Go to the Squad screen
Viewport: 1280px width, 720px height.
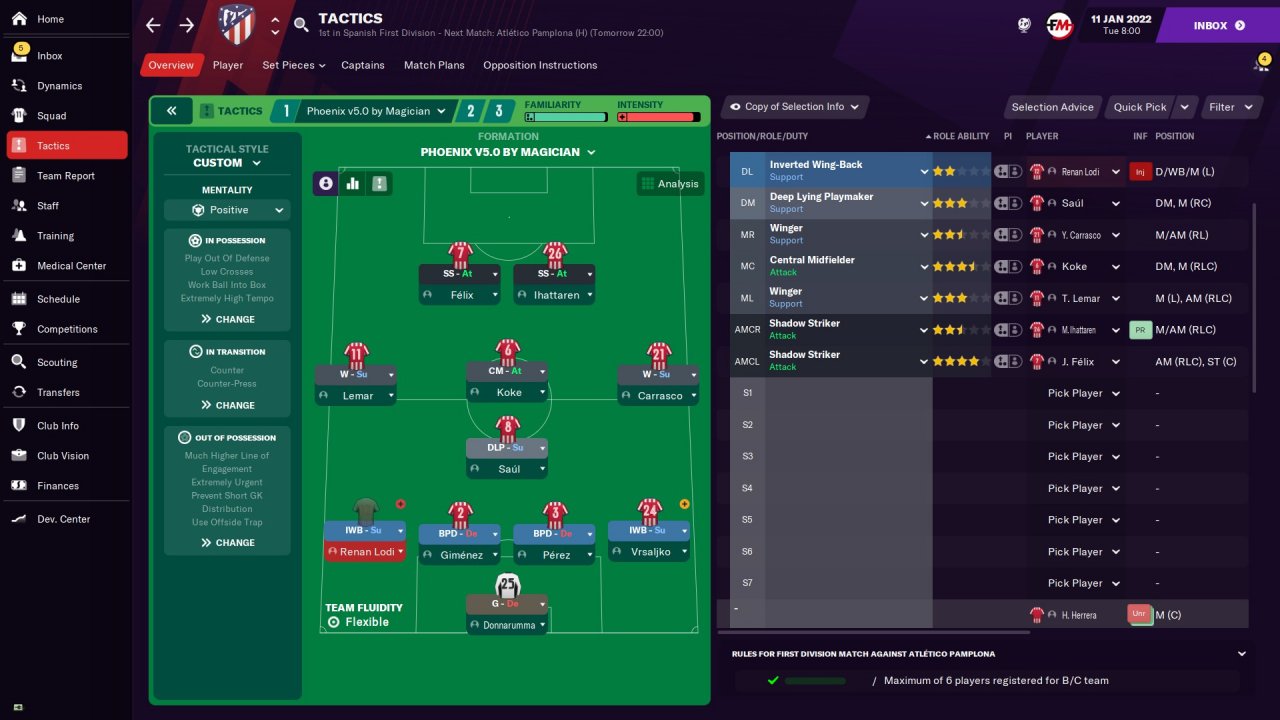tap(52, 116)
